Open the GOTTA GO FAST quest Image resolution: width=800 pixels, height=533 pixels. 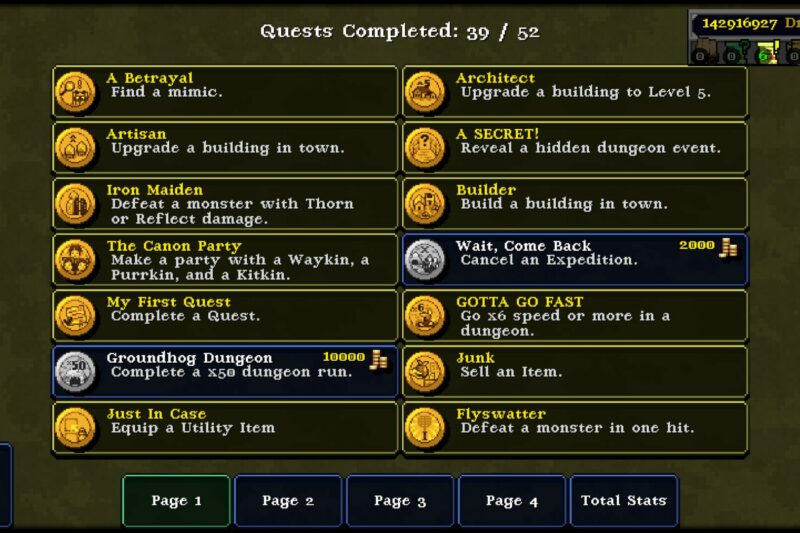[x=575, y=316]
